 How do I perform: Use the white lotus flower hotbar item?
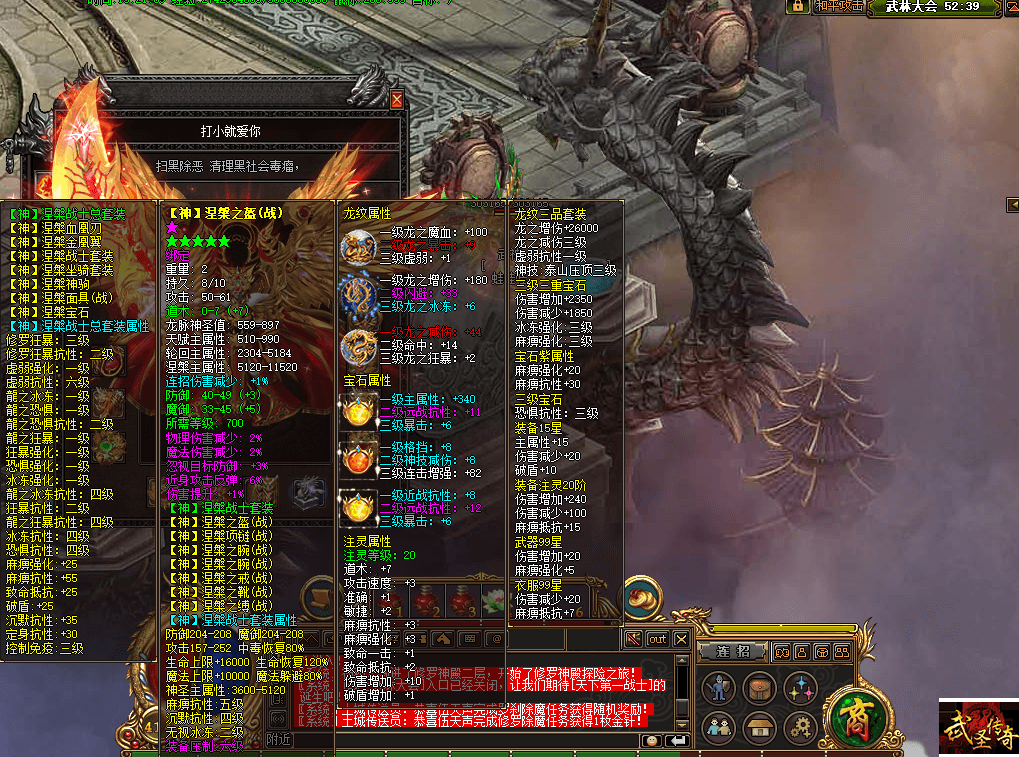[x=493, y=603]
